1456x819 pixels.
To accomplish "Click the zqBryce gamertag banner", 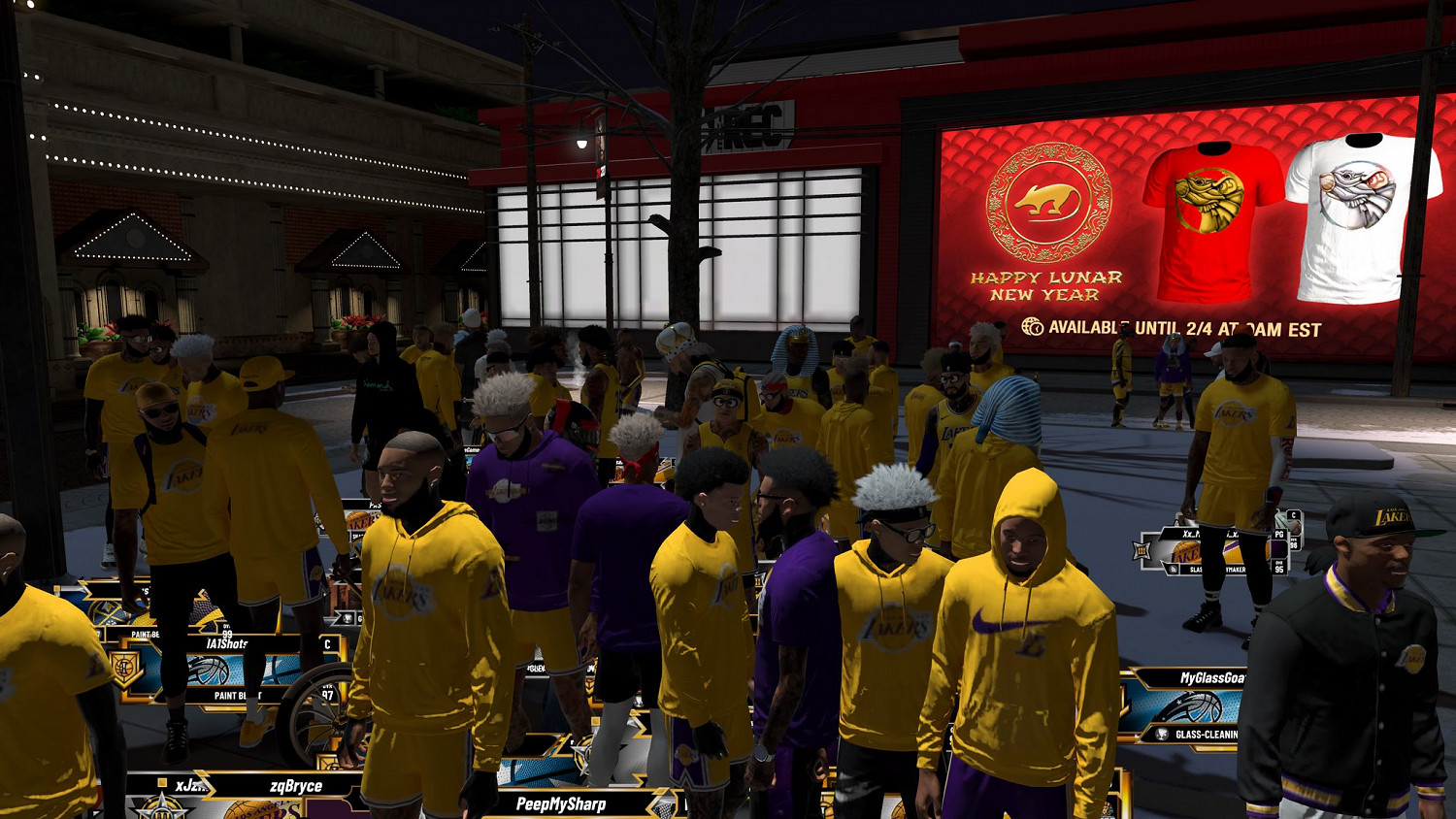I will click(294, 786).
